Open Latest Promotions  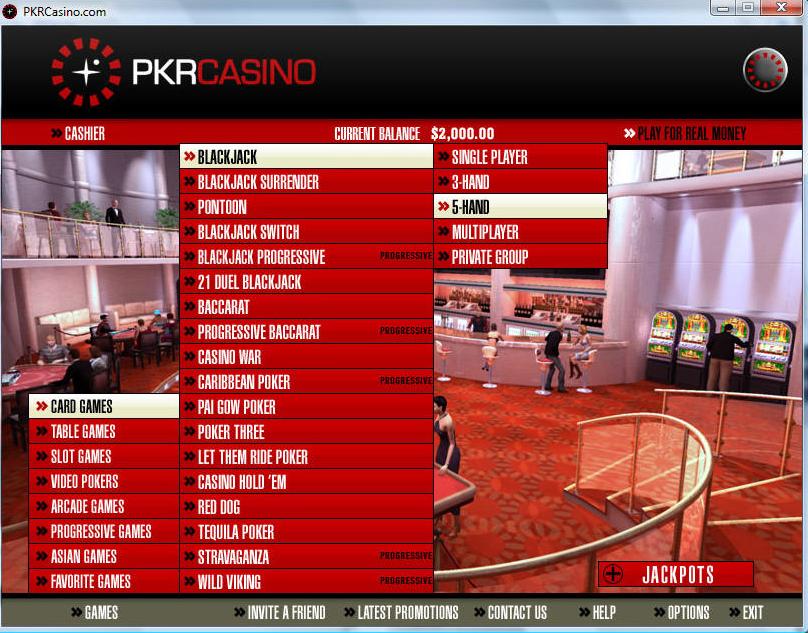pos(407,612)
